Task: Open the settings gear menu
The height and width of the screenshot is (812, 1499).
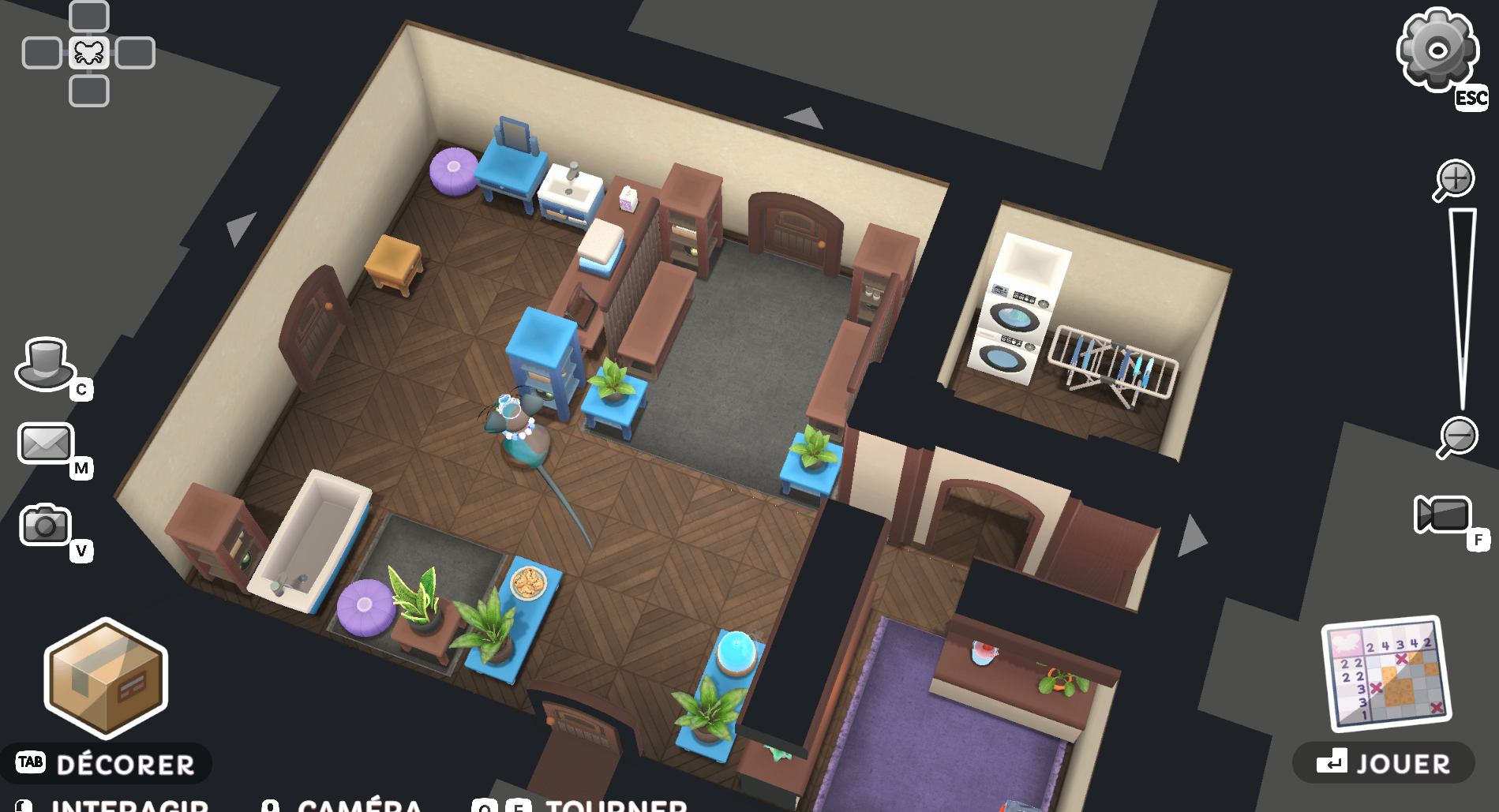Action: [x=1437, y=50]
